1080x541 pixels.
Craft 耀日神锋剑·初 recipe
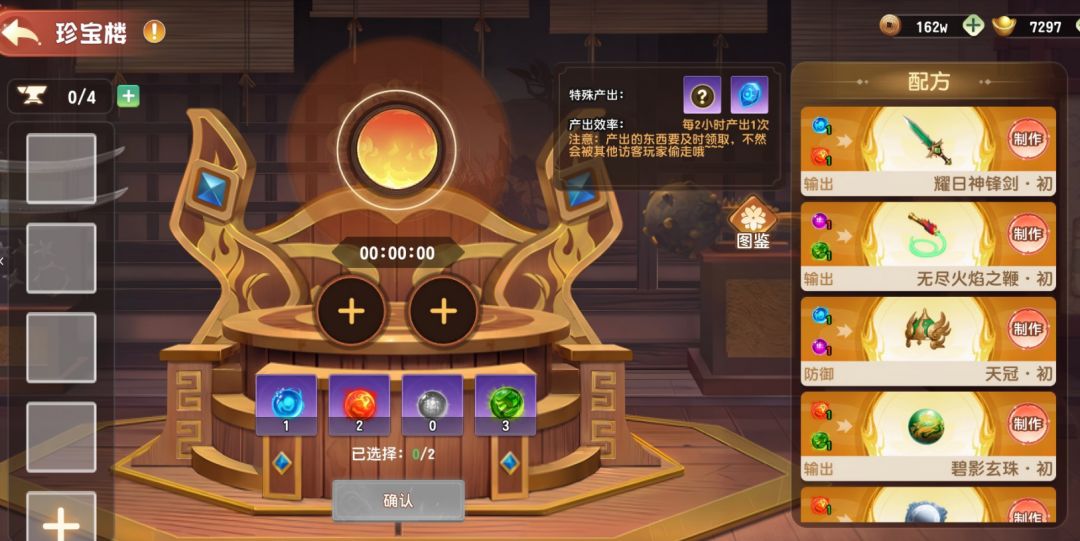(1026, 139)
